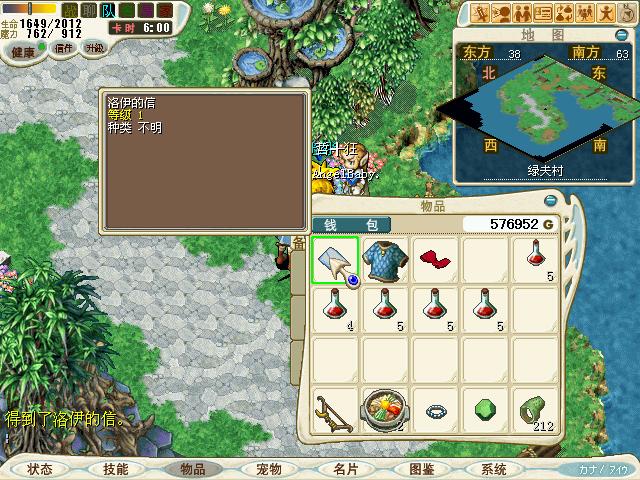Select the hot pot food item
This screenshot has width=640, height=480.
tap(384, 410)
